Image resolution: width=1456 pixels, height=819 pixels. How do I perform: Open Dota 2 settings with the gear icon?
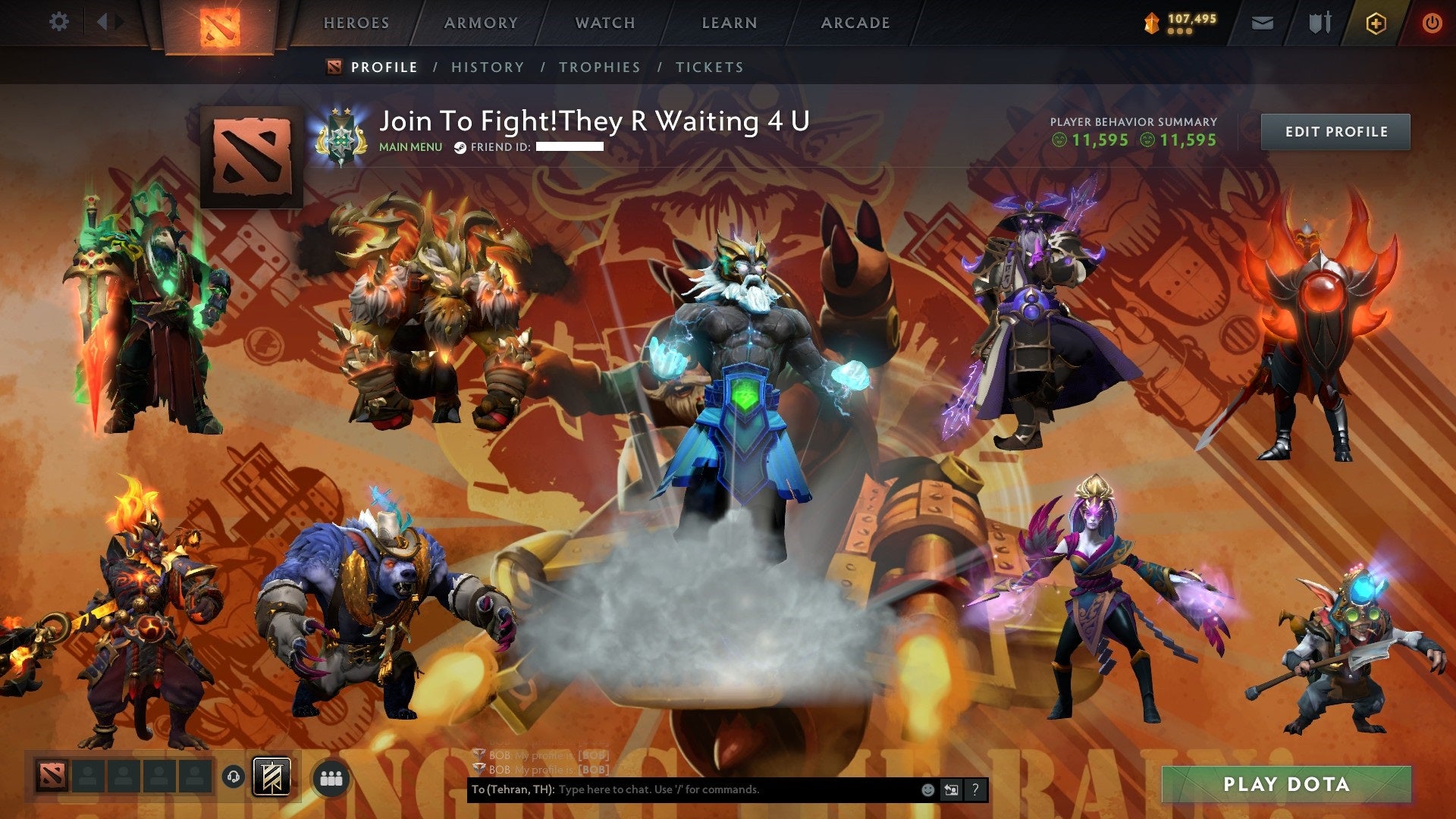[58, 22]
